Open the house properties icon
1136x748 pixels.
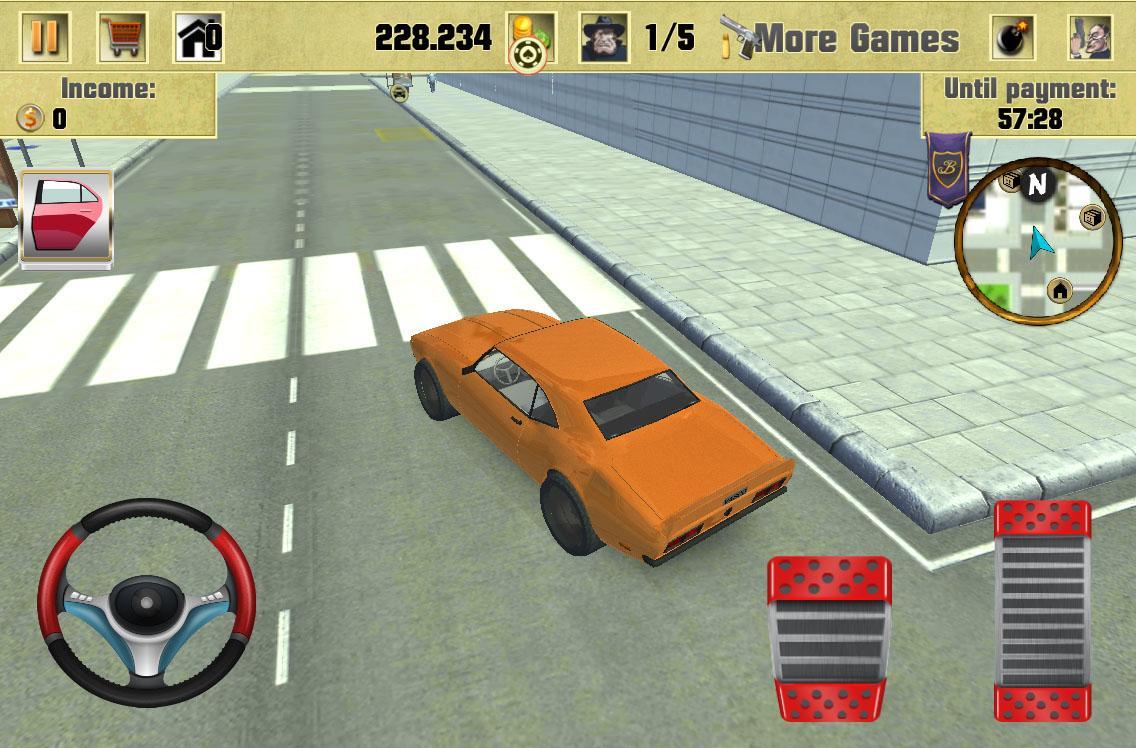pos(197,38)
